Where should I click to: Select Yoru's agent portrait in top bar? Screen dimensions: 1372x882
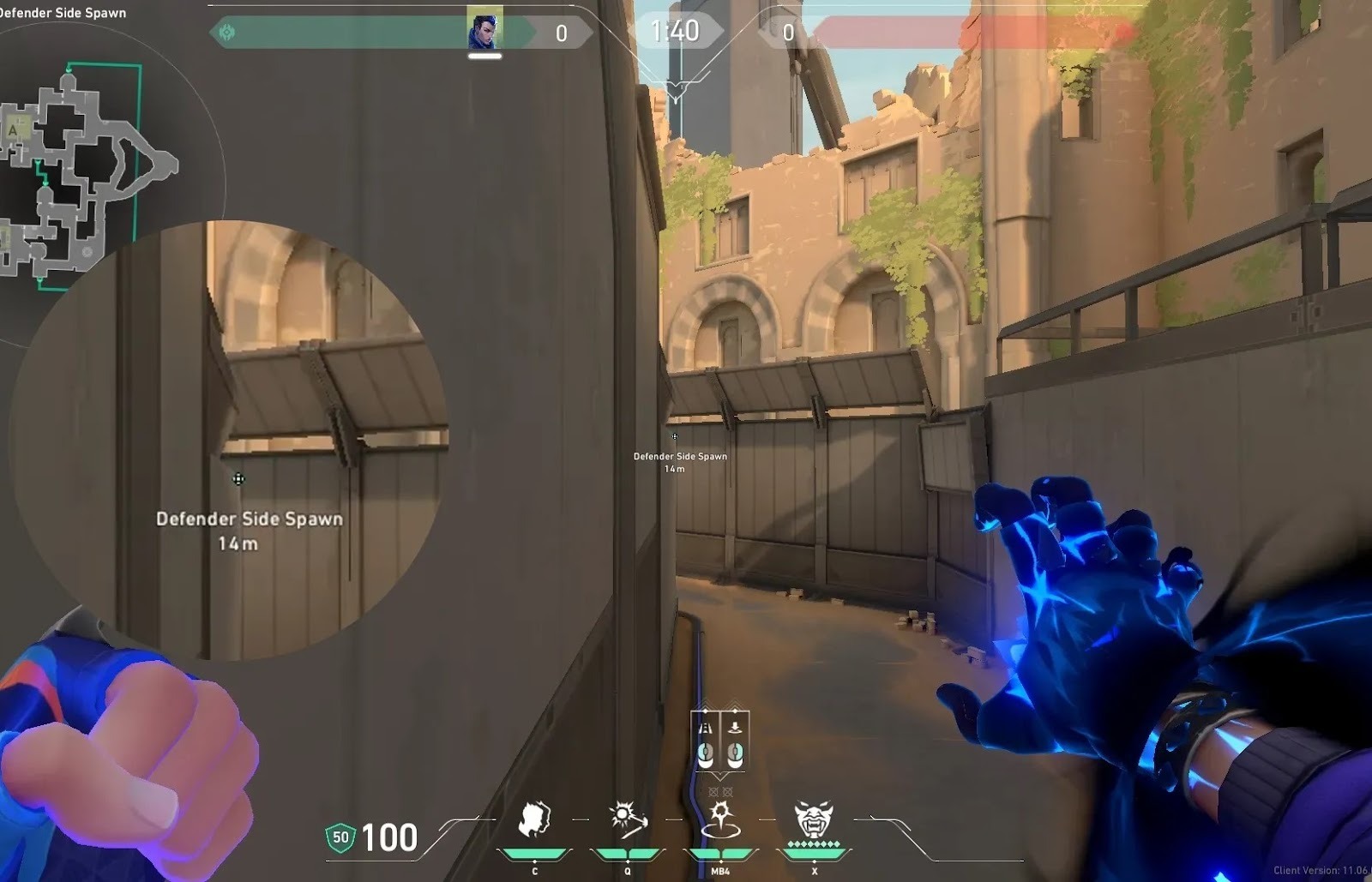tap(484, 29)
